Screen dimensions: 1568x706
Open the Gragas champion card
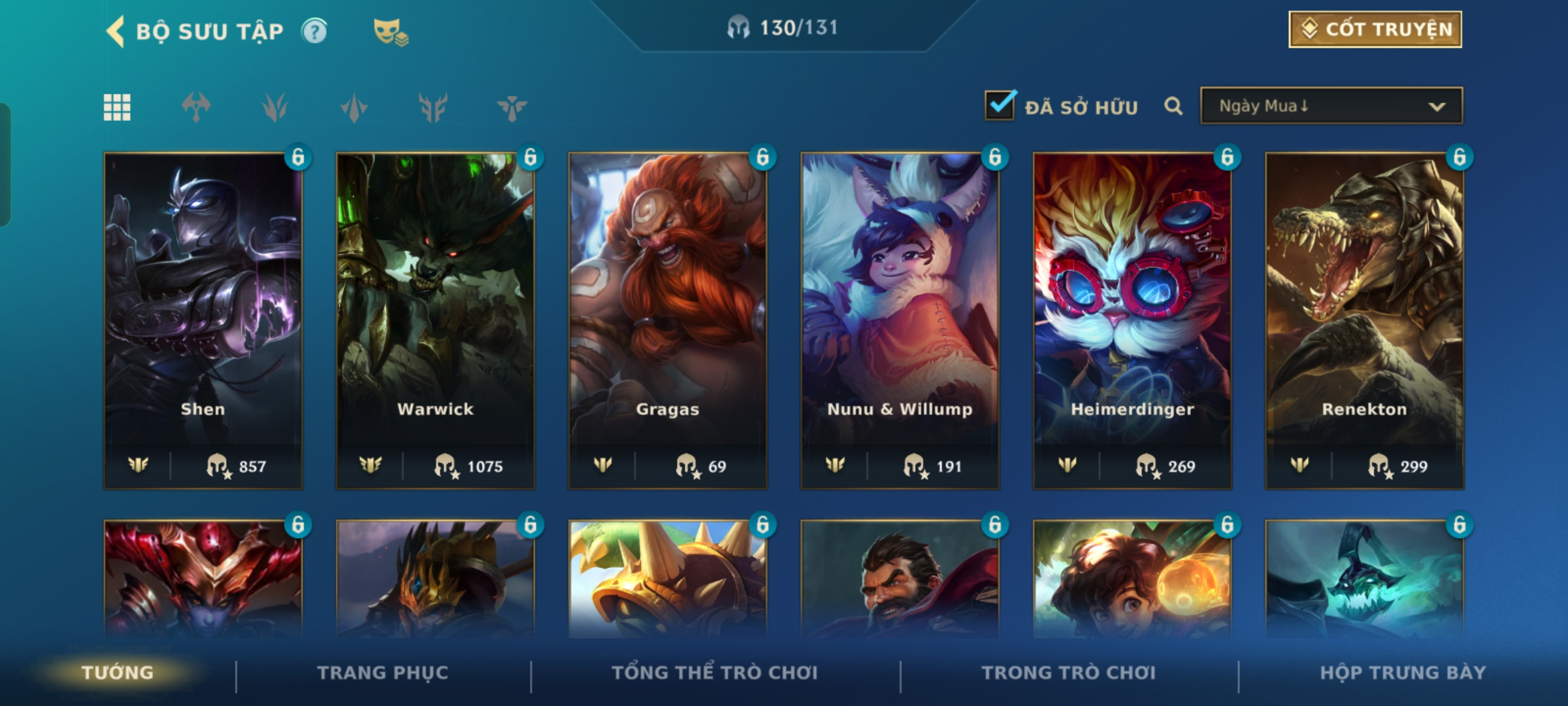pyautogui.click(x=668, y=320)
